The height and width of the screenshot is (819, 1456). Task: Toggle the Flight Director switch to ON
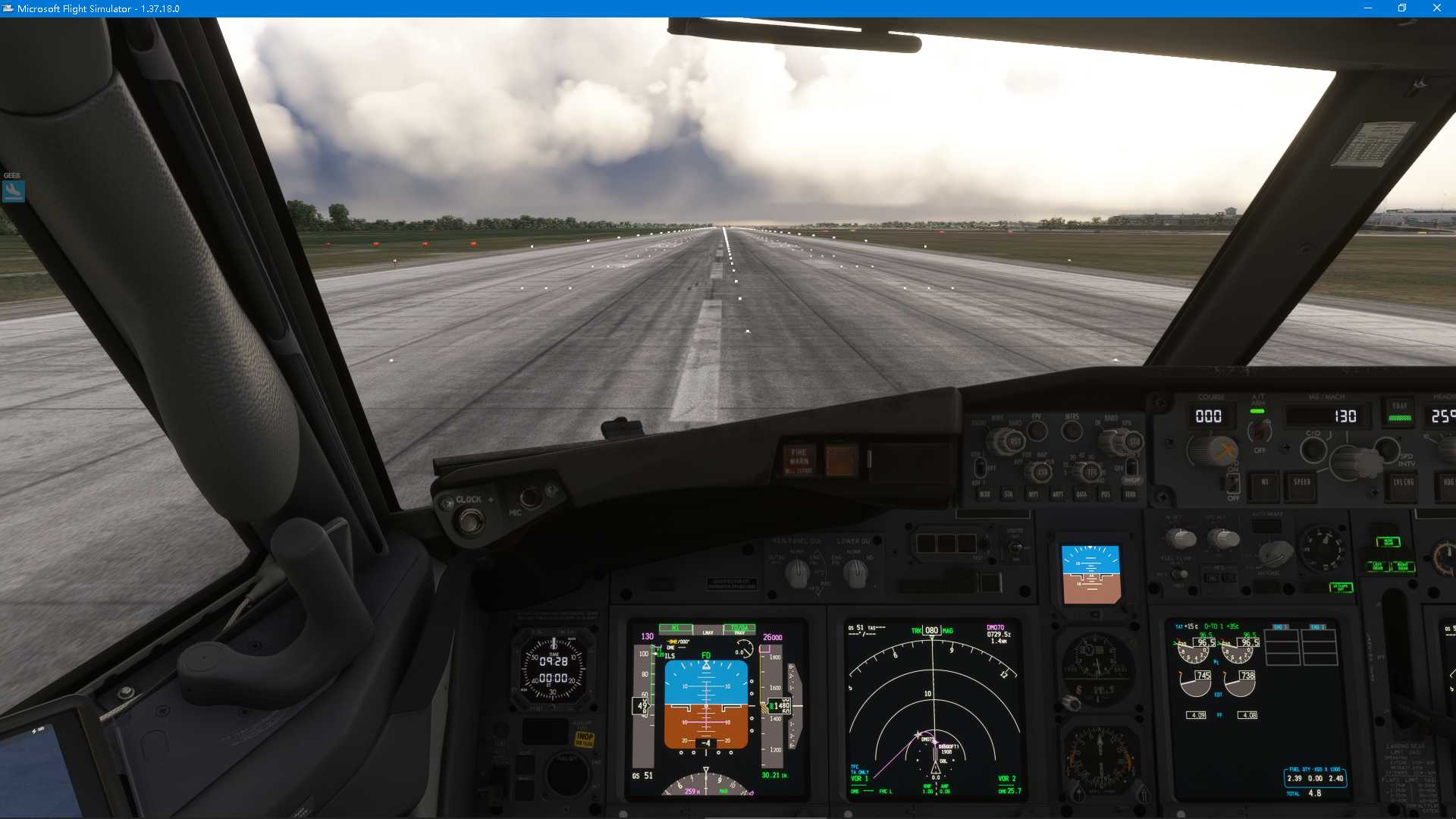pyautogui.click(x=1233, y=485)
